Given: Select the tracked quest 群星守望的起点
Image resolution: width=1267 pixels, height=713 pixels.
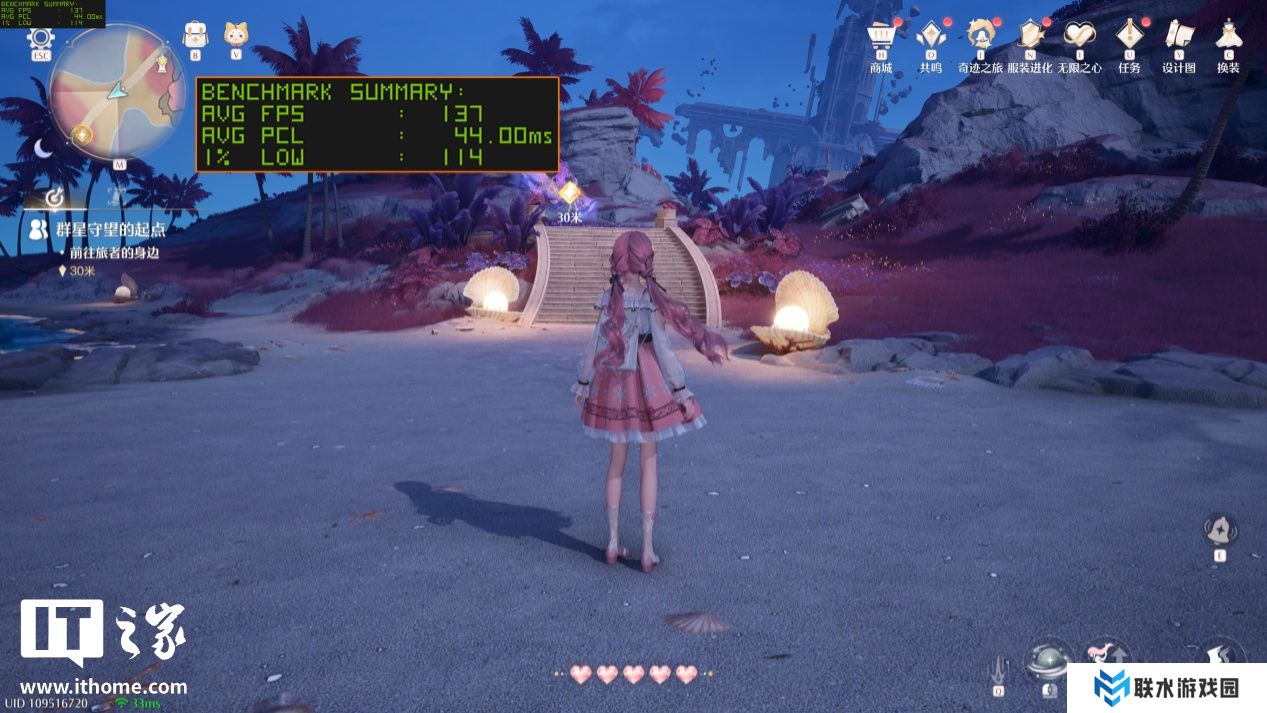Looking at the screenshot, I should click(110, 230).
